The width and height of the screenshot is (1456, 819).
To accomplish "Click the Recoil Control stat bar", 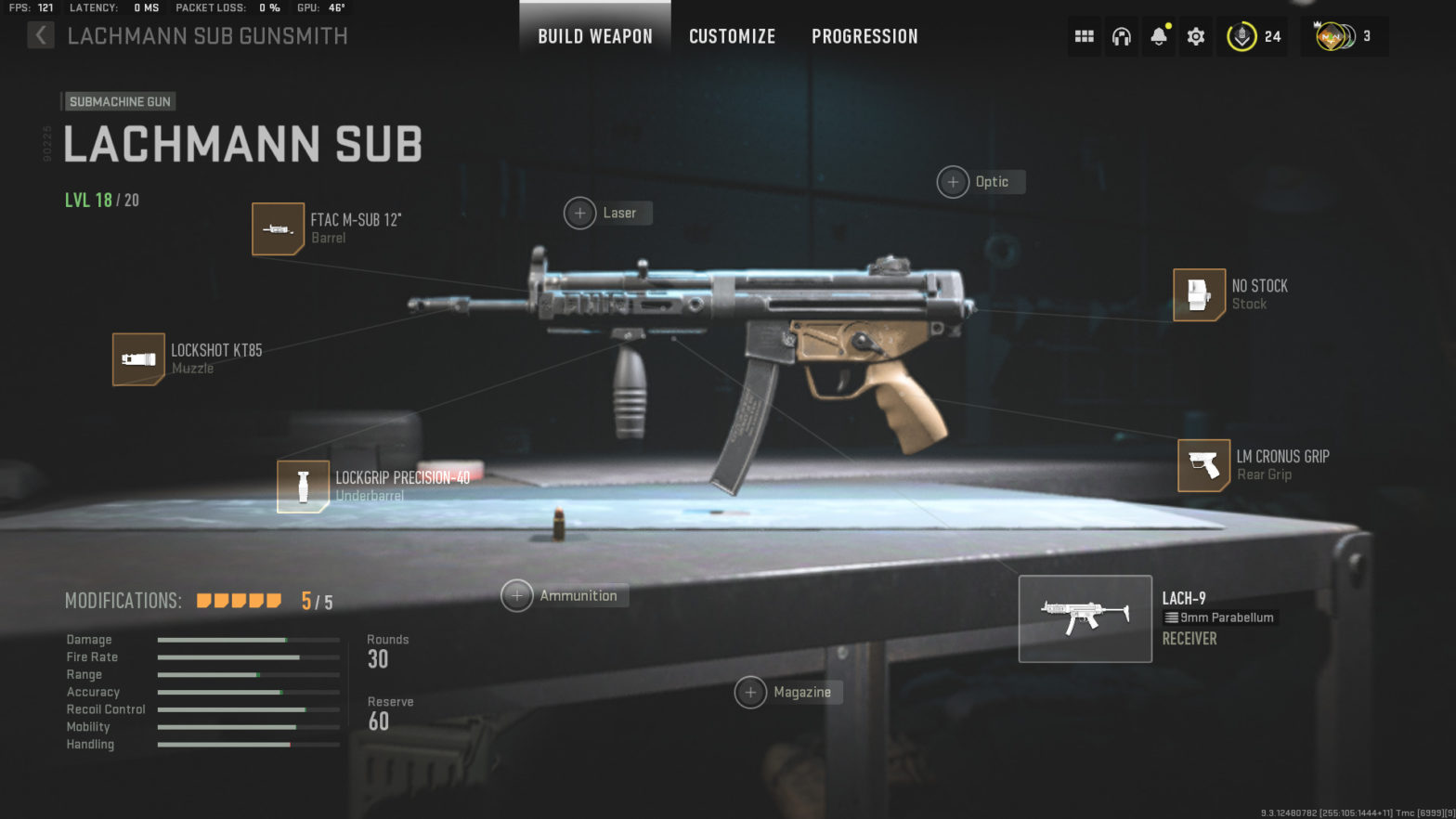I will click(248, 708).
